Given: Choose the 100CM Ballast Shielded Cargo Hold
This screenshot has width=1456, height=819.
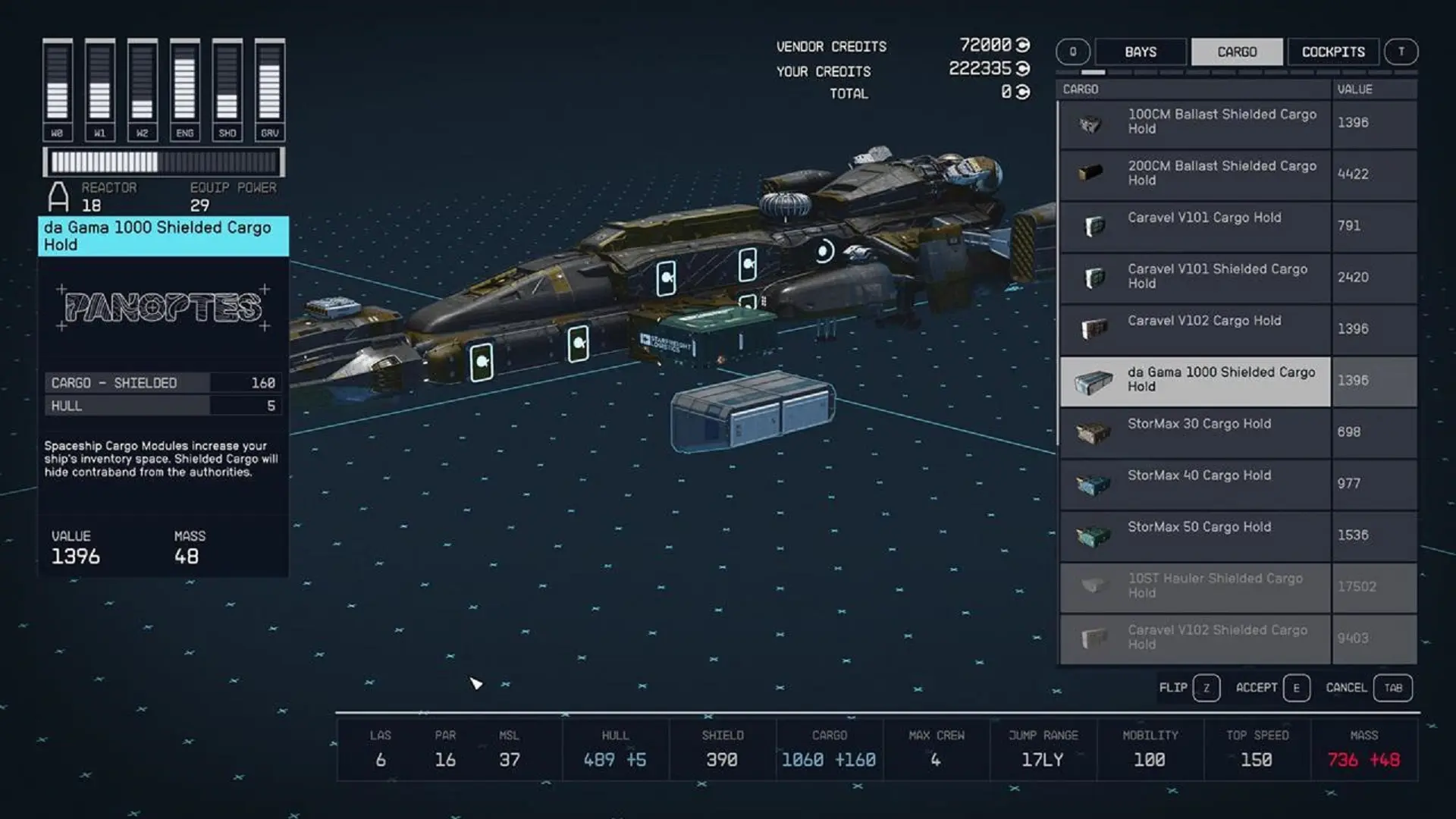Looking at the screenshot, I should point(1221,122).
